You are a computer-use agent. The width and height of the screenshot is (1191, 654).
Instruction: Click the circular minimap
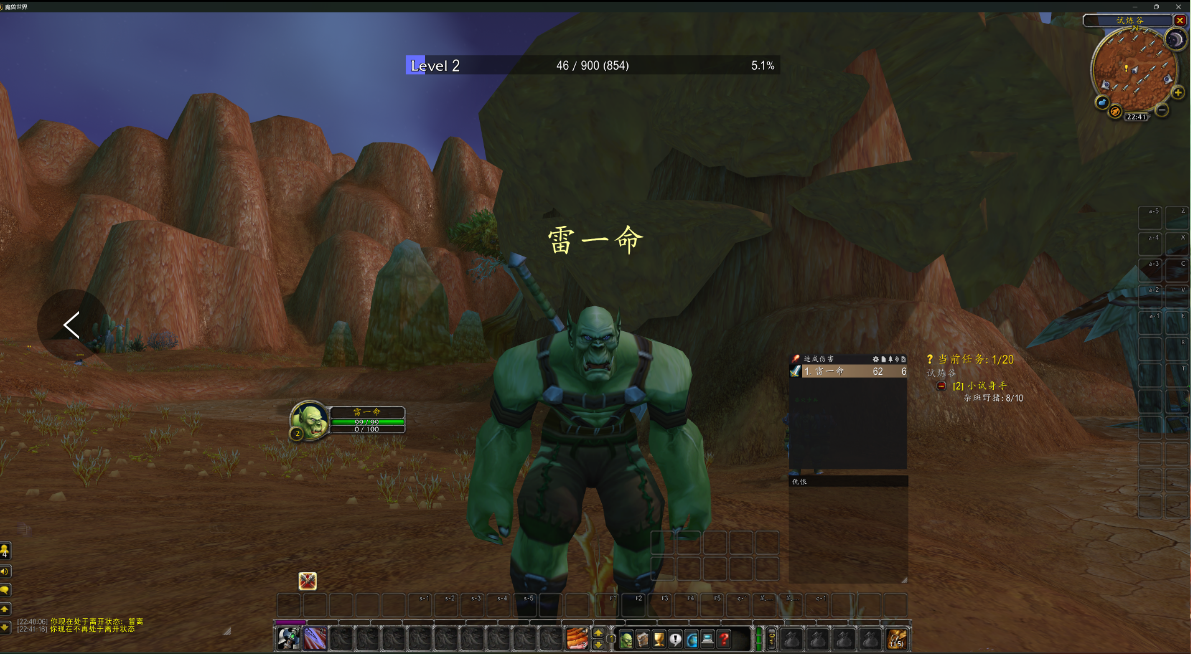(x=1133, y=68)
